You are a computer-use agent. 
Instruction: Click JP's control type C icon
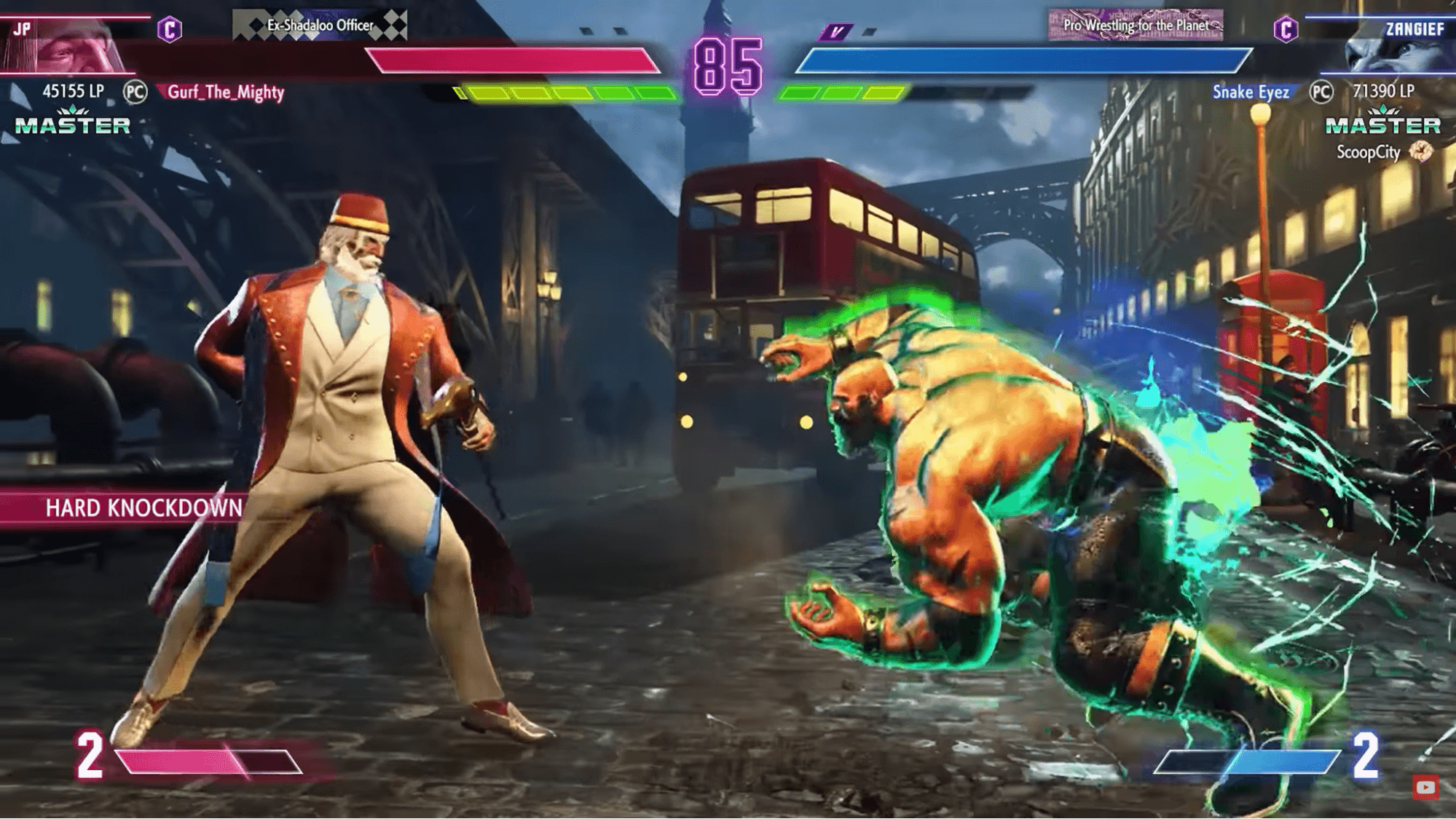pos(170,30)
